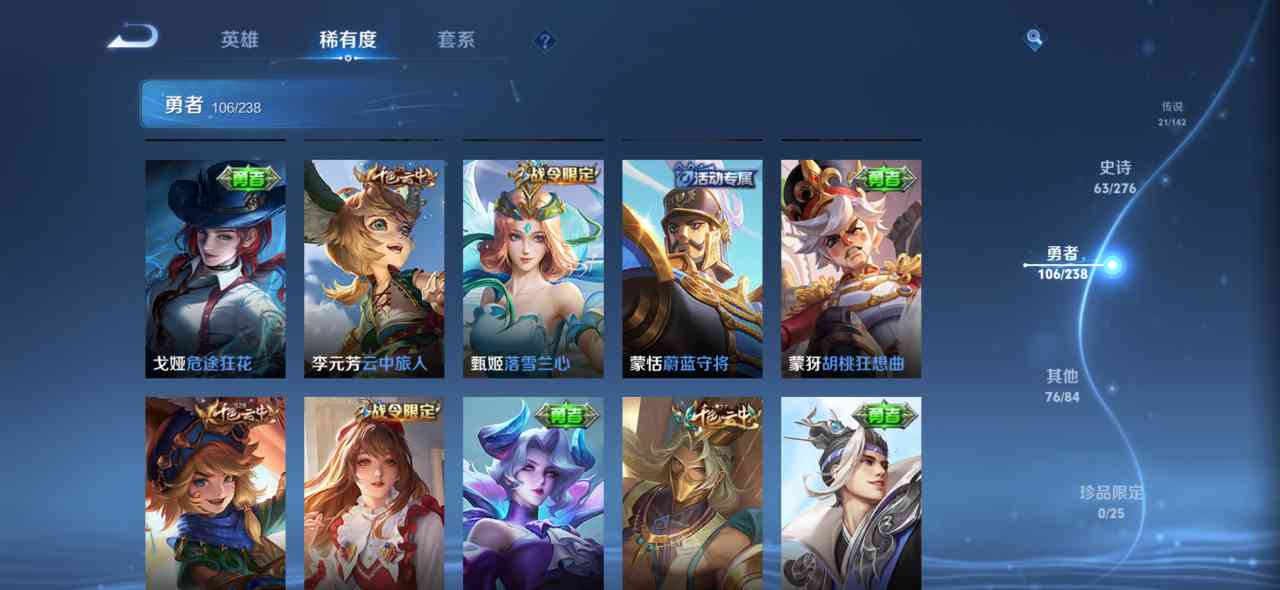1280x590 pixels.
Task: Select the 稀有度 tab
Action: (348, 40)
